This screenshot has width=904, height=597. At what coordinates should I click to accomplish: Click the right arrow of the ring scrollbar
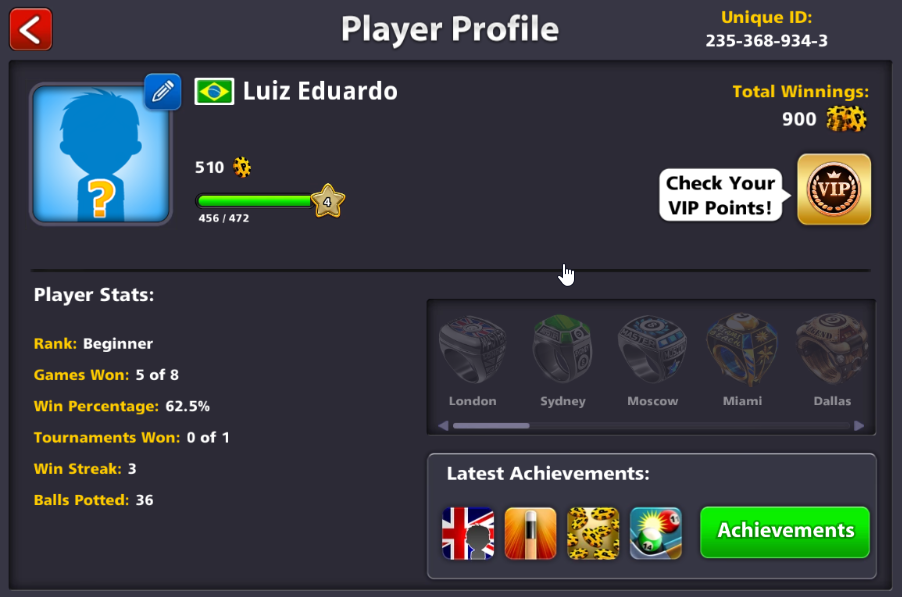[x=859, y=425]
